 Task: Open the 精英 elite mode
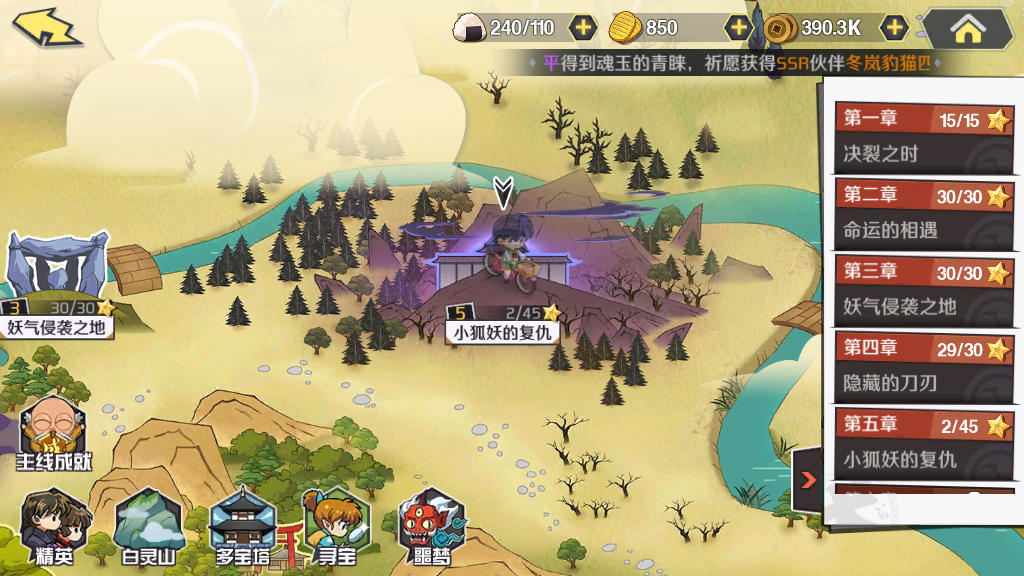(x=51, y=527)
